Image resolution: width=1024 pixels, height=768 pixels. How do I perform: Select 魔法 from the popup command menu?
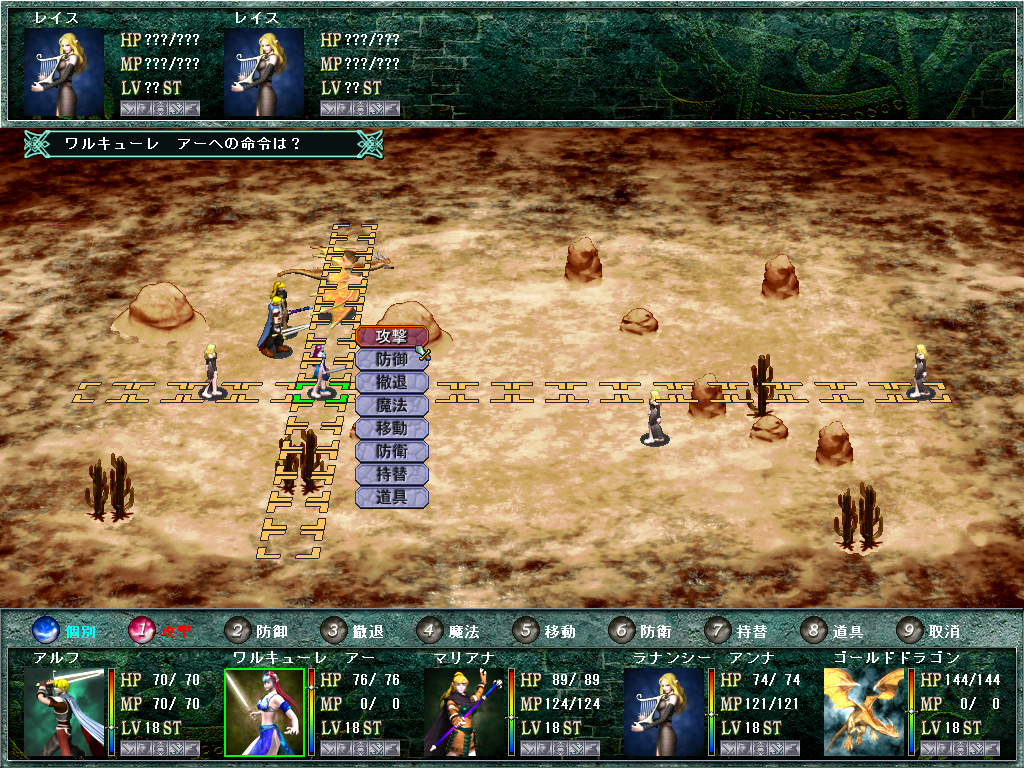click(x=391, y=405)
